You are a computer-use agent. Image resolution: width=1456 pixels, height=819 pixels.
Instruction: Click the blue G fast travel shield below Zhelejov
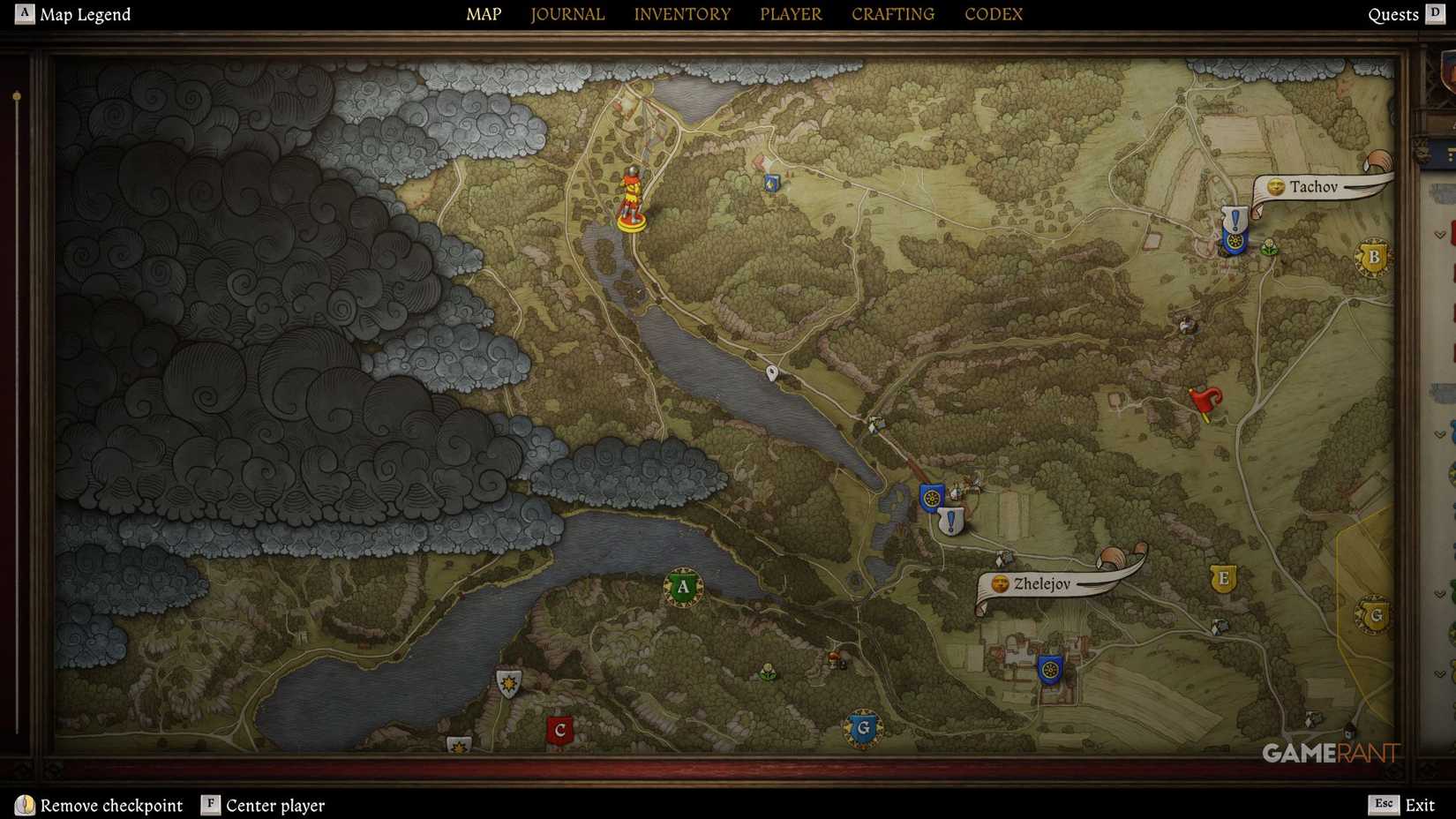click(x=862, y=729)
